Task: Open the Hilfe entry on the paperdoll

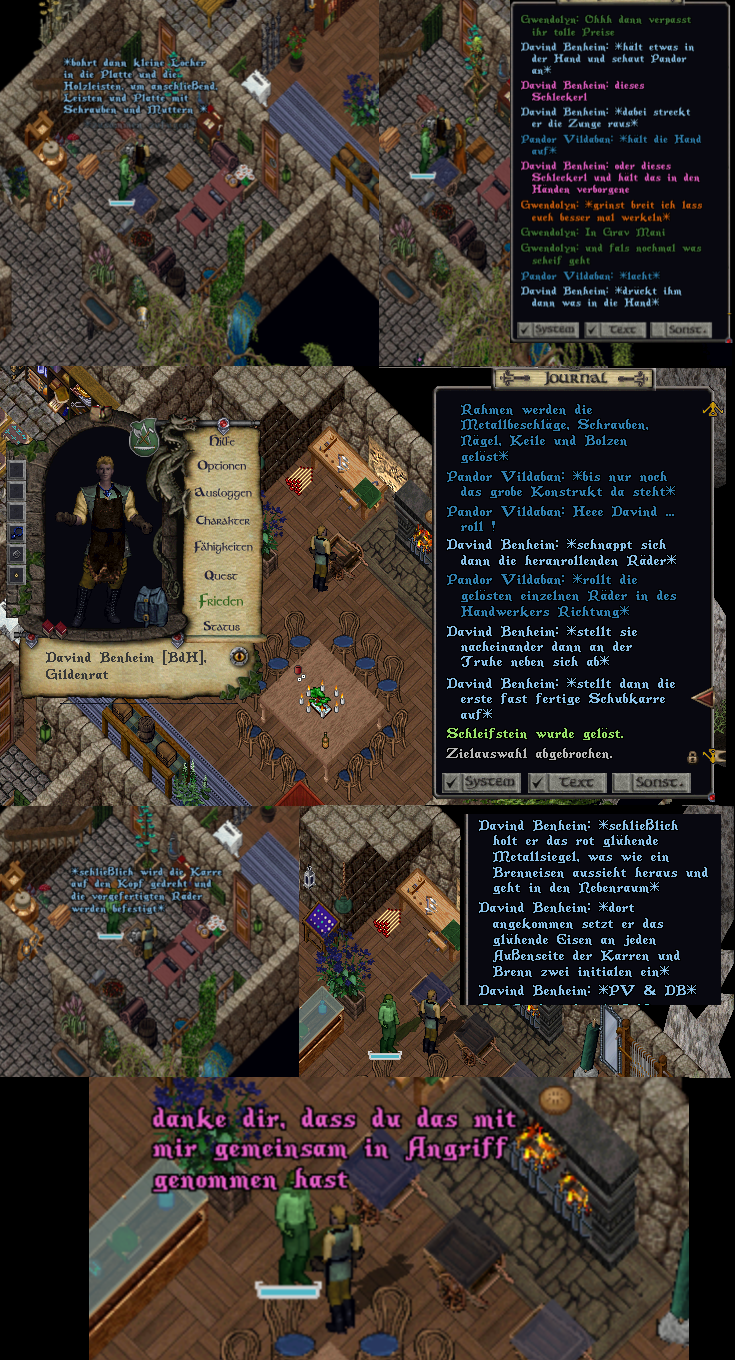Action: [220, 440]
